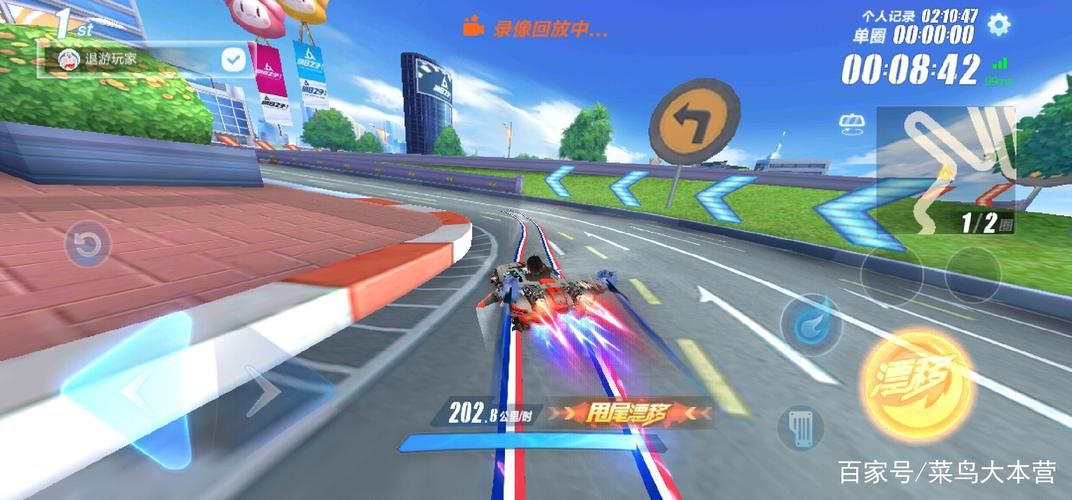Hit the brake pedal button
1072x500 pixels.
coord(800,426)
